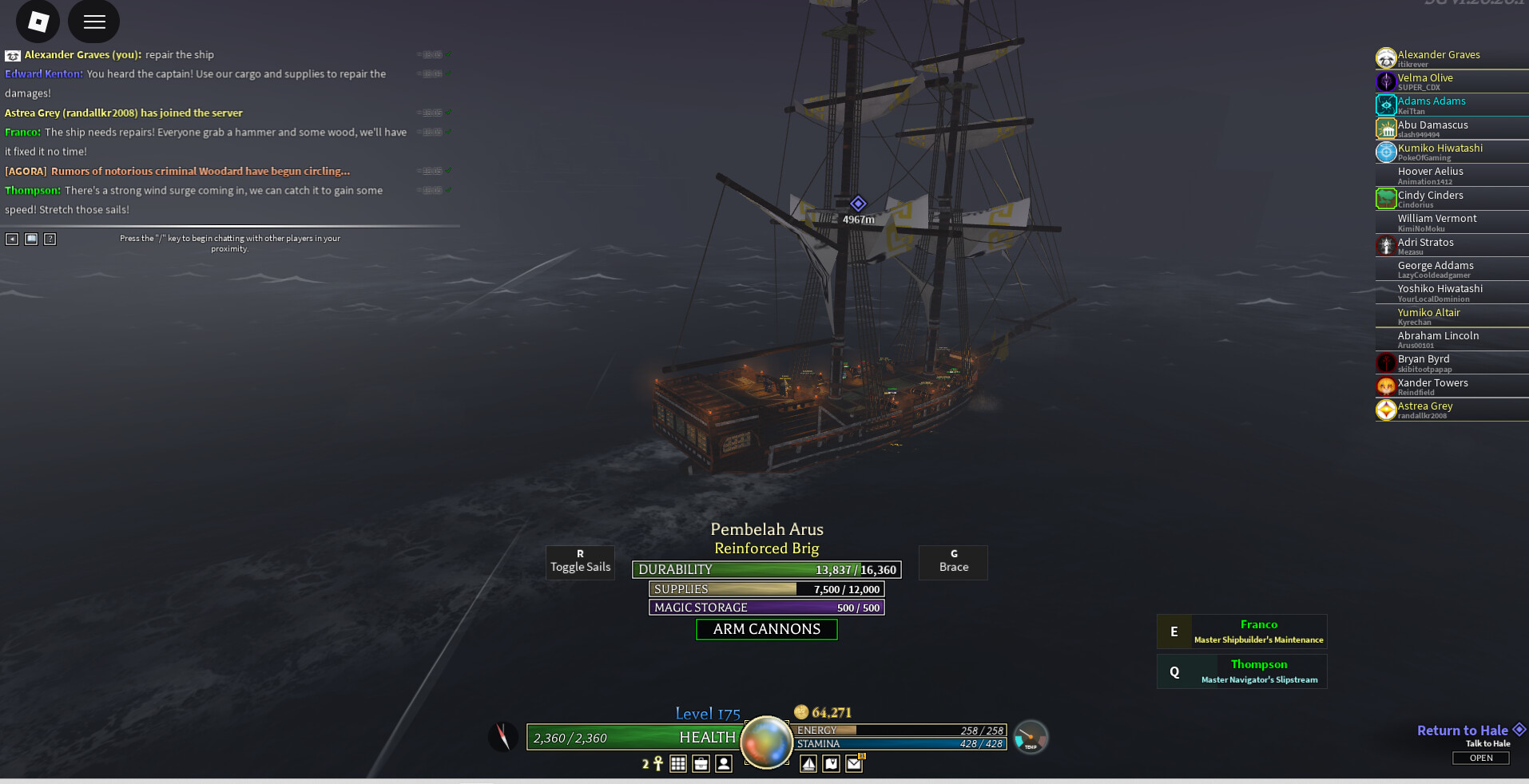Collapse chat with the left arrow button
The height and width of the screenshot is (784, 1529).
click(x=12, y=239)
